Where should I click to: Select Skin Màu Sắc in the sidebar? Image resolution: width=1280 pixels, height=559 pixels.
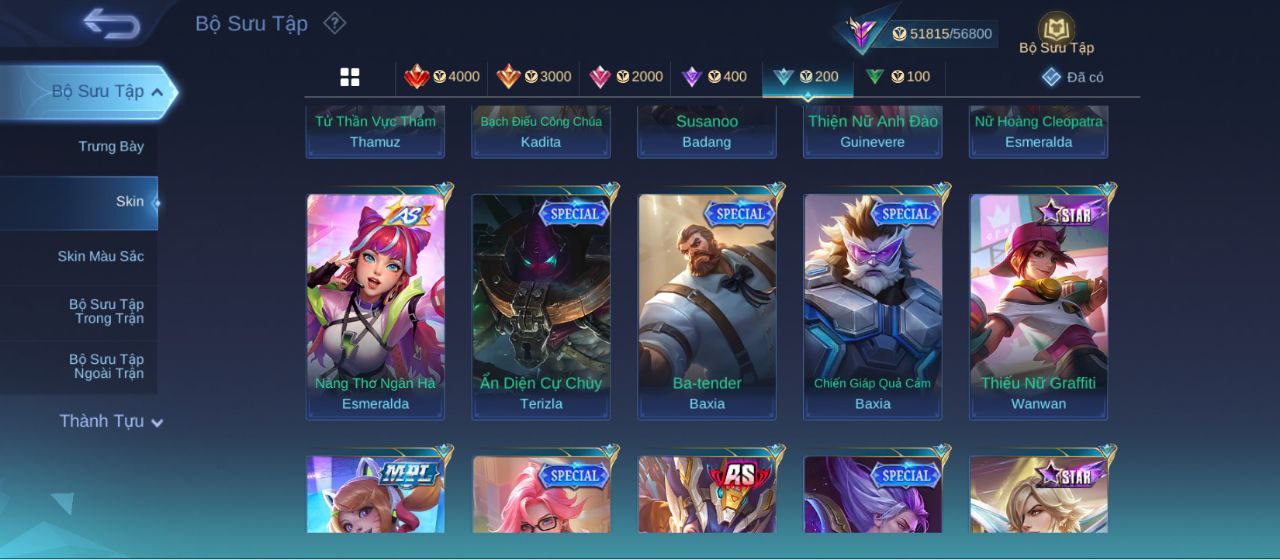coord(100,256)
